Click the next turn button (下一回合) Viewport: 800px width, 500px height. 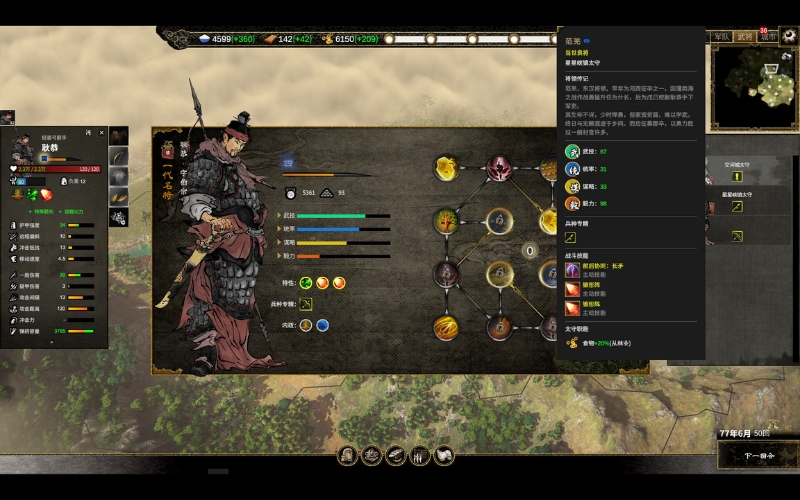756,455
